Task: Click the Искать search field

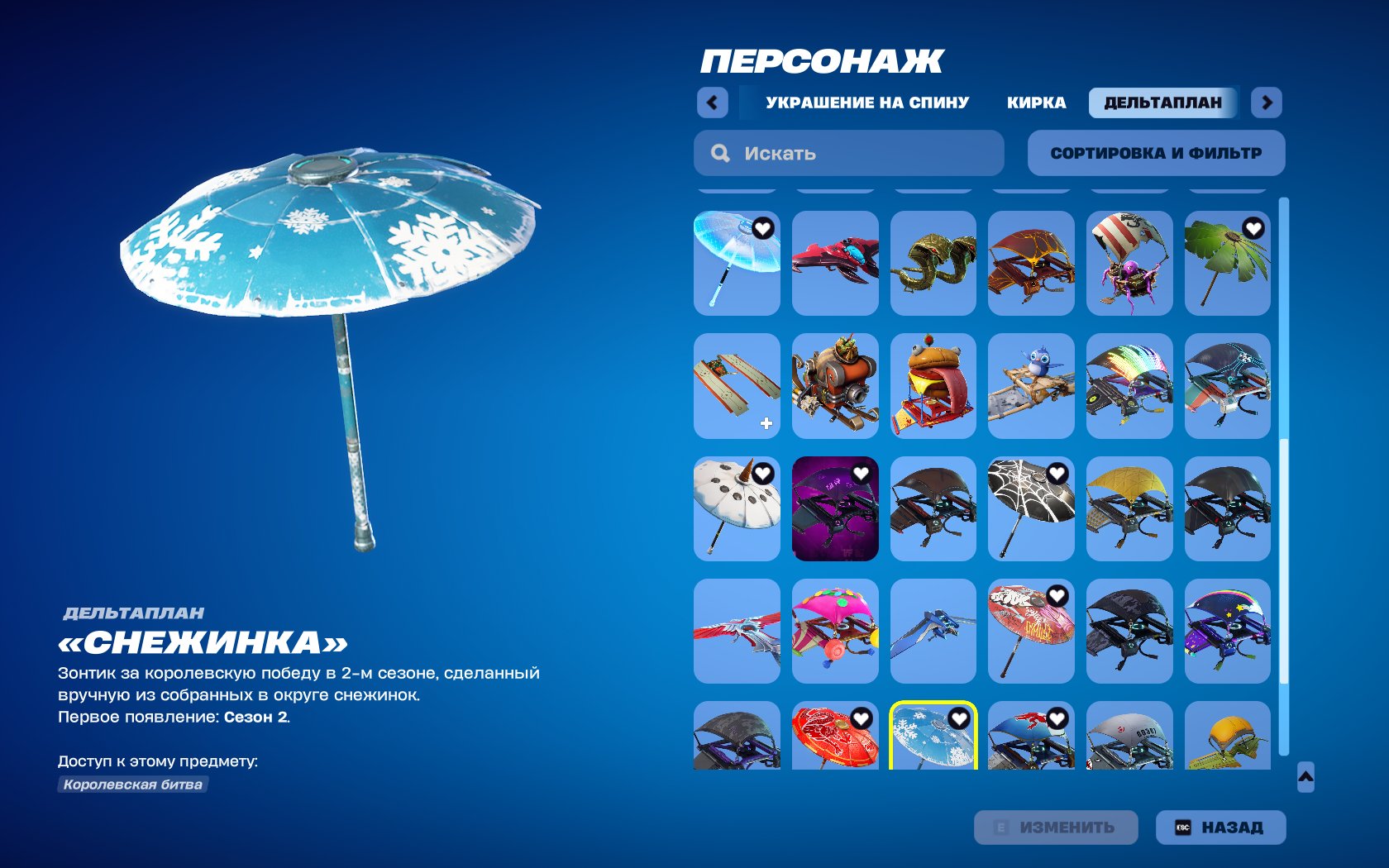Action: (x=847, y=152)
